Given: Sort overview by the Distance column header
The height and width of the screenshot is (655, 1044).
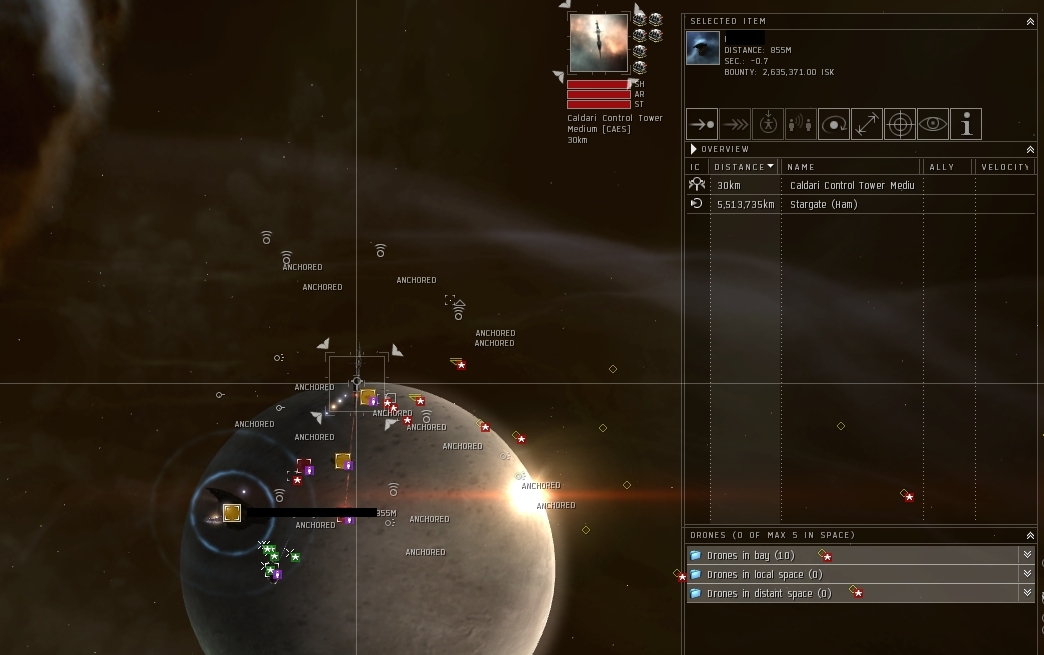Looking at the screenshot, I should (x=744, y=167).
